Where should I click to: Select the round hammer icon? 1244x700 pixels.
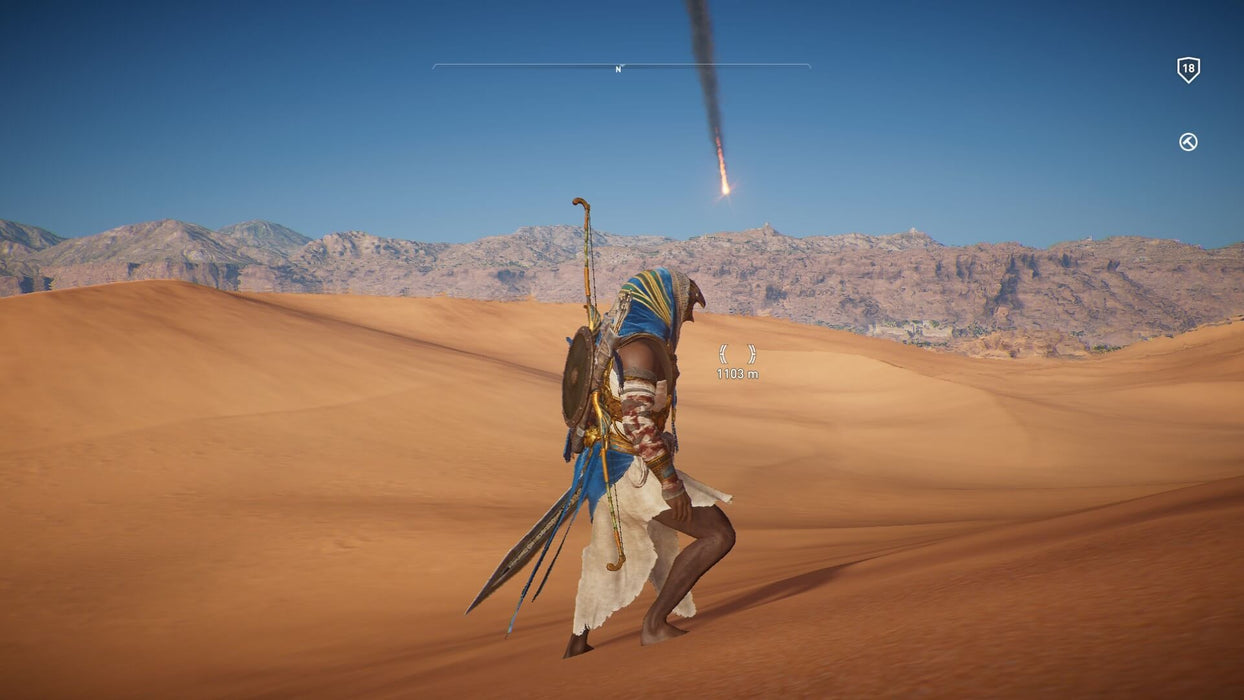pyautogui.click(x=1188, y=142)
